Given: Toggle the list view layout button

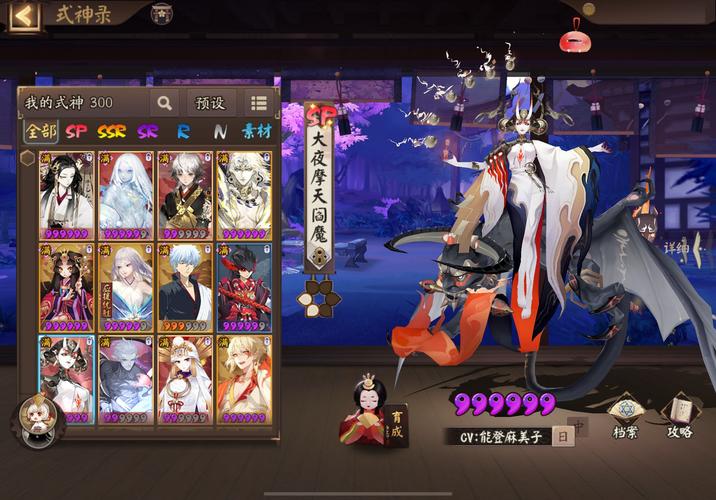Looking at the screenshot, I should (x=259, y=102).
